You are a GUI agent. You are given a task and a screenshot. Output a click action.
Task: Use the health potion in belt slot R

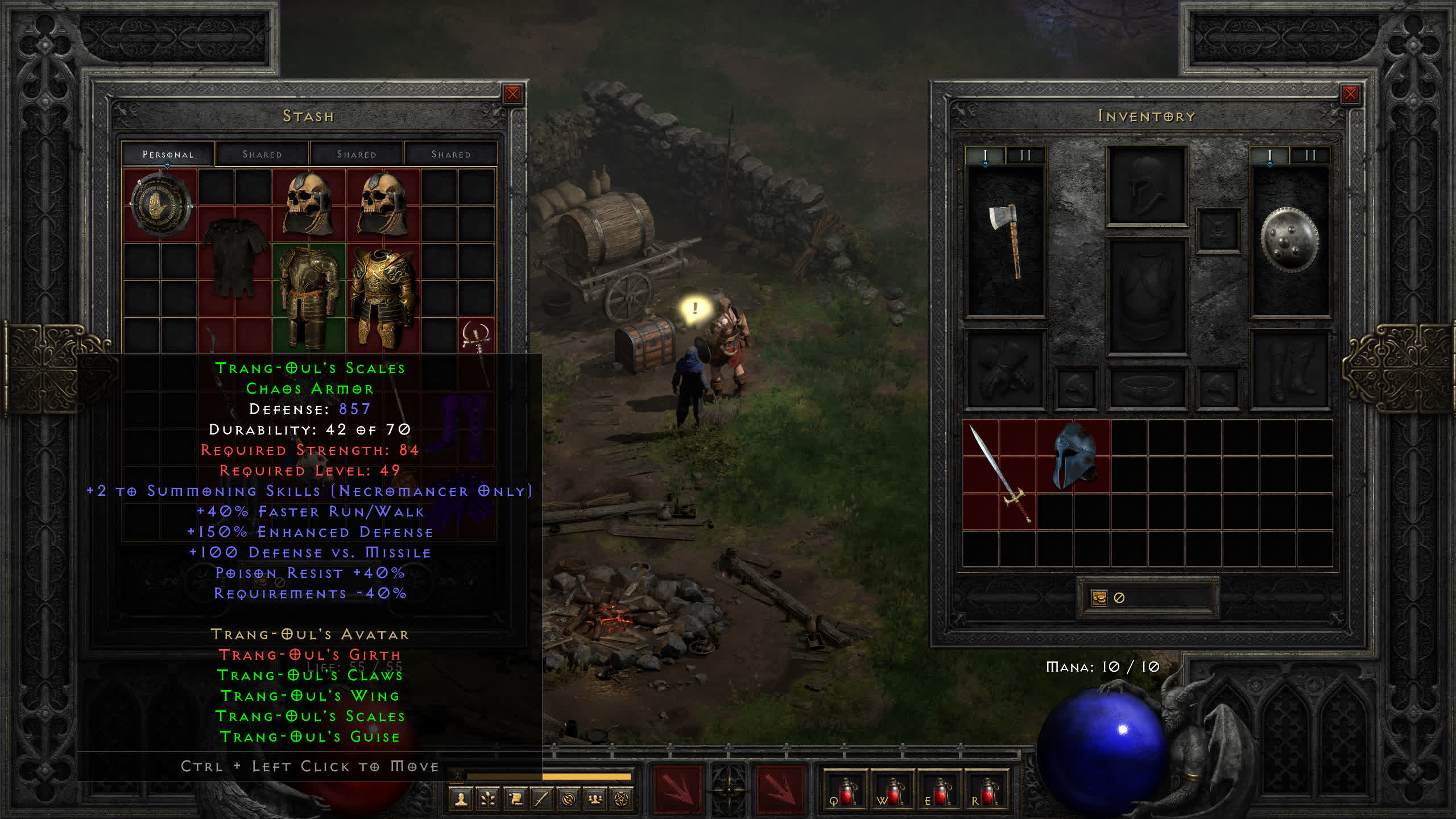(986, 792)
